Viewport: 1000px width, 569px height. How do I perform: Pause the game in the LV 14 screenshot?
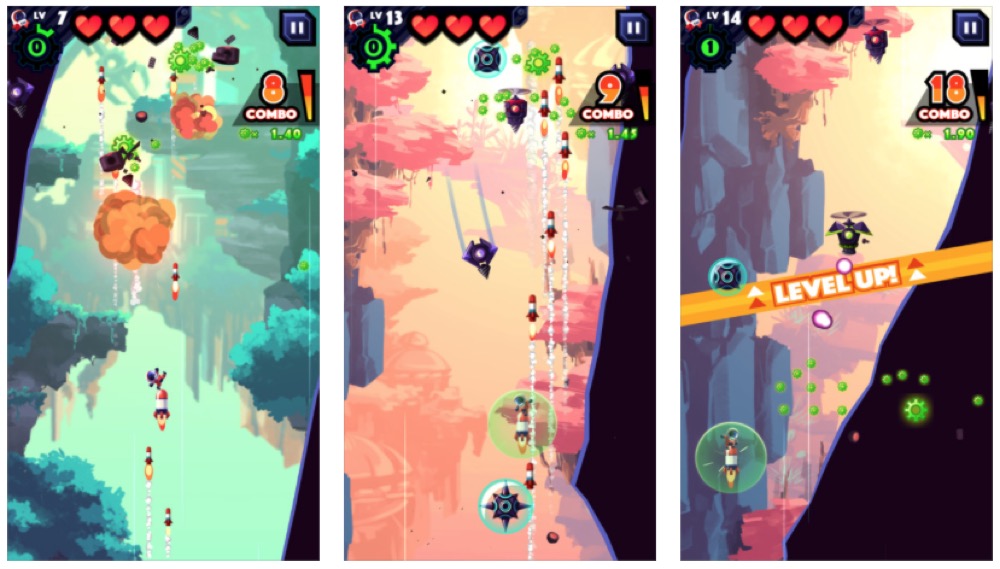(969, 27)
